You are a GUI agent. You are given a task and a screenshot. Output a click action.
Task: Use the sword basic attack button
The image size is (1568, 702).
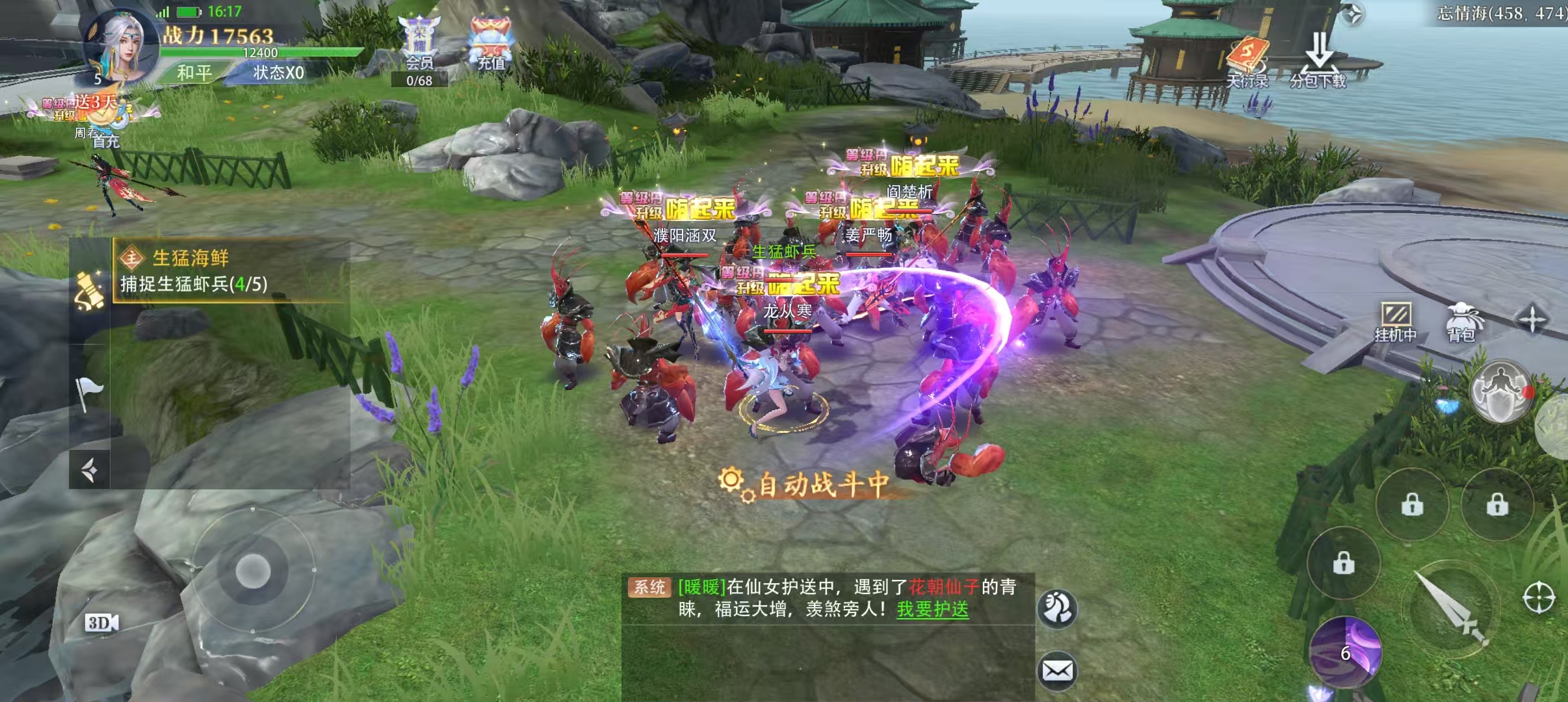tap(1451, 609)
